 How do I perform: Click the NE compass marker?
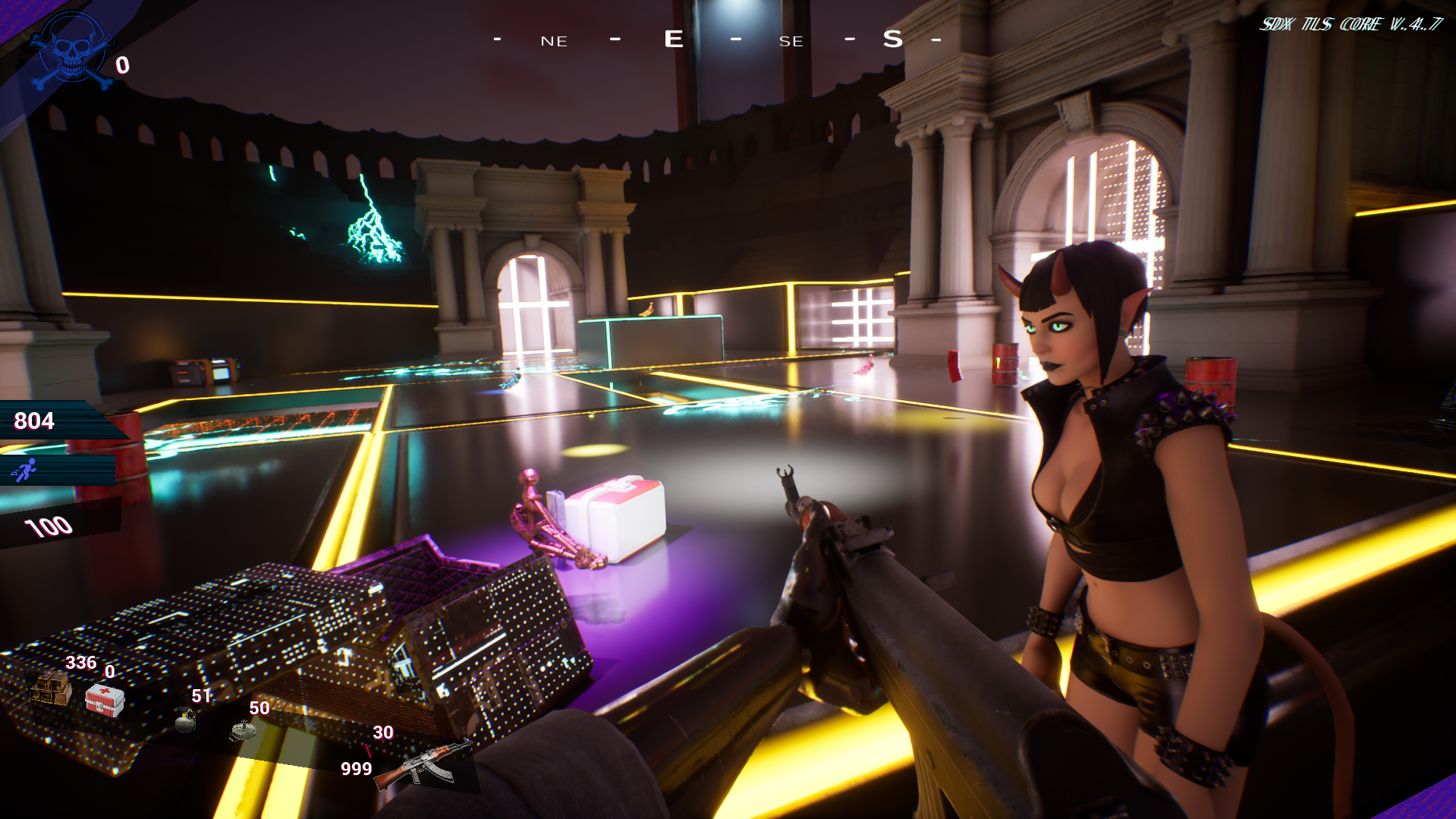pos(553,41)
